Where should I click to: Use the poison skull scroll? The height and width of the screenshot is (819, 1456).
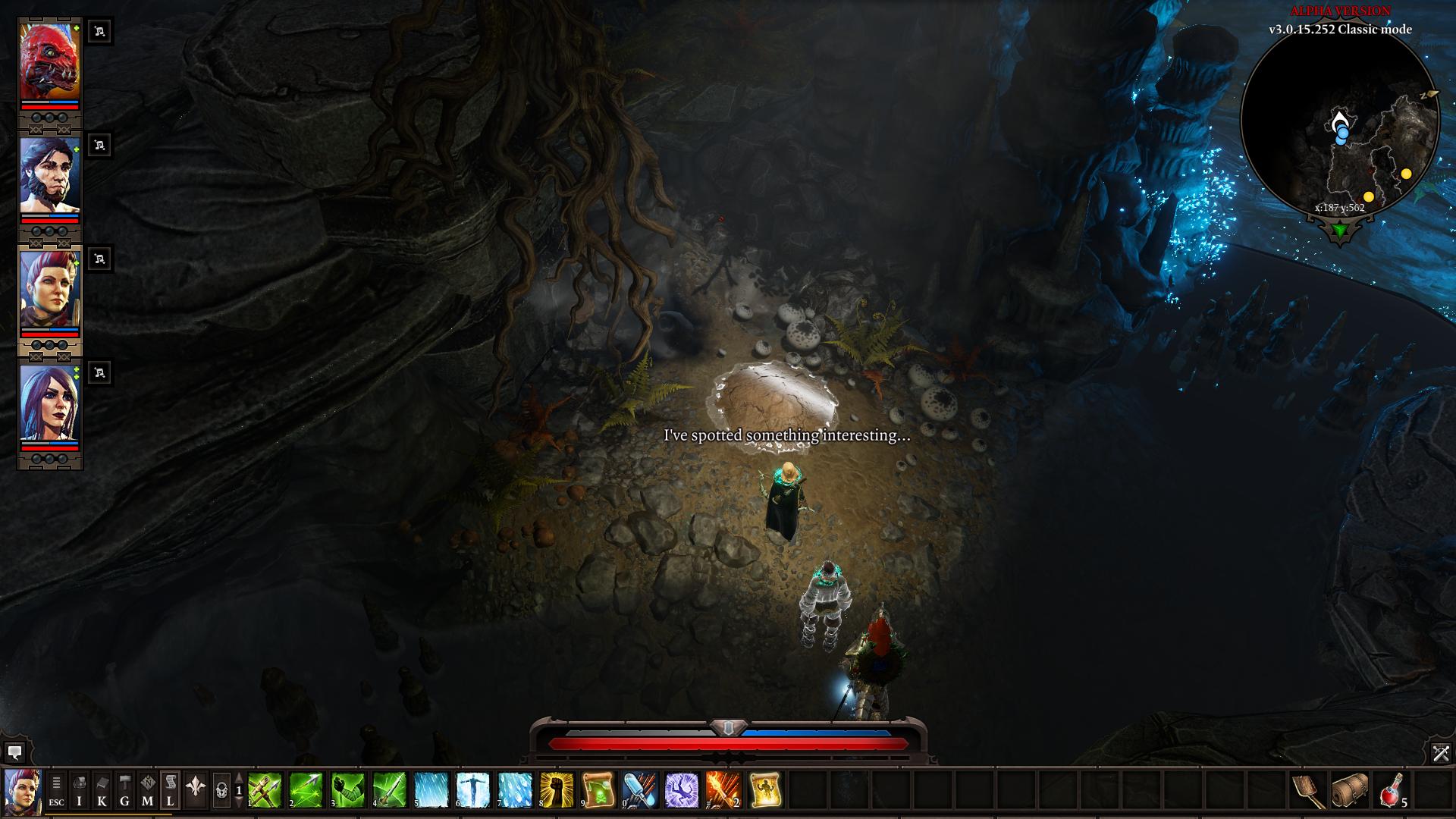coord(598,789)
